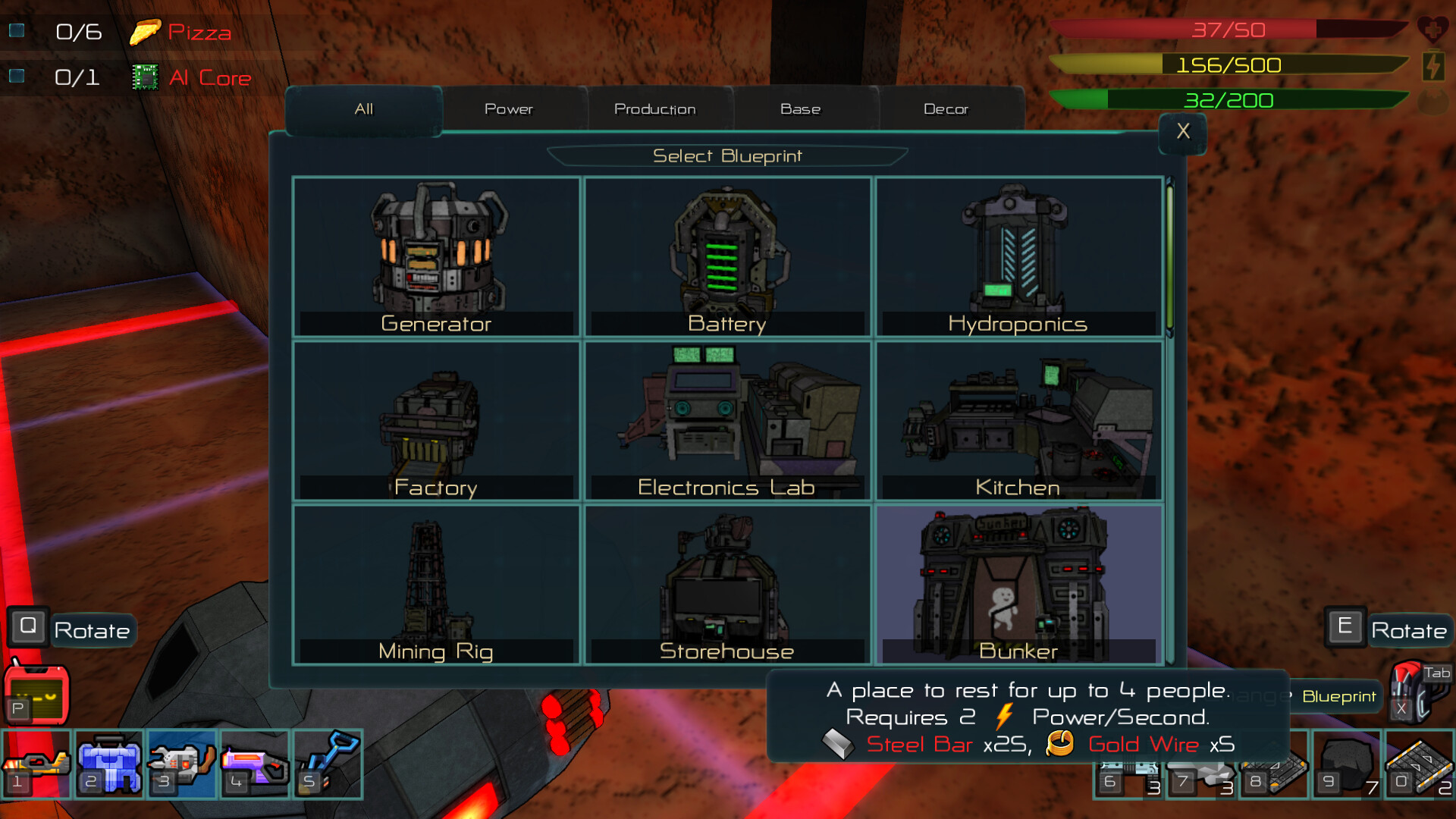
Task: Click the heart health icon at top right
Action: (1433, 30)
